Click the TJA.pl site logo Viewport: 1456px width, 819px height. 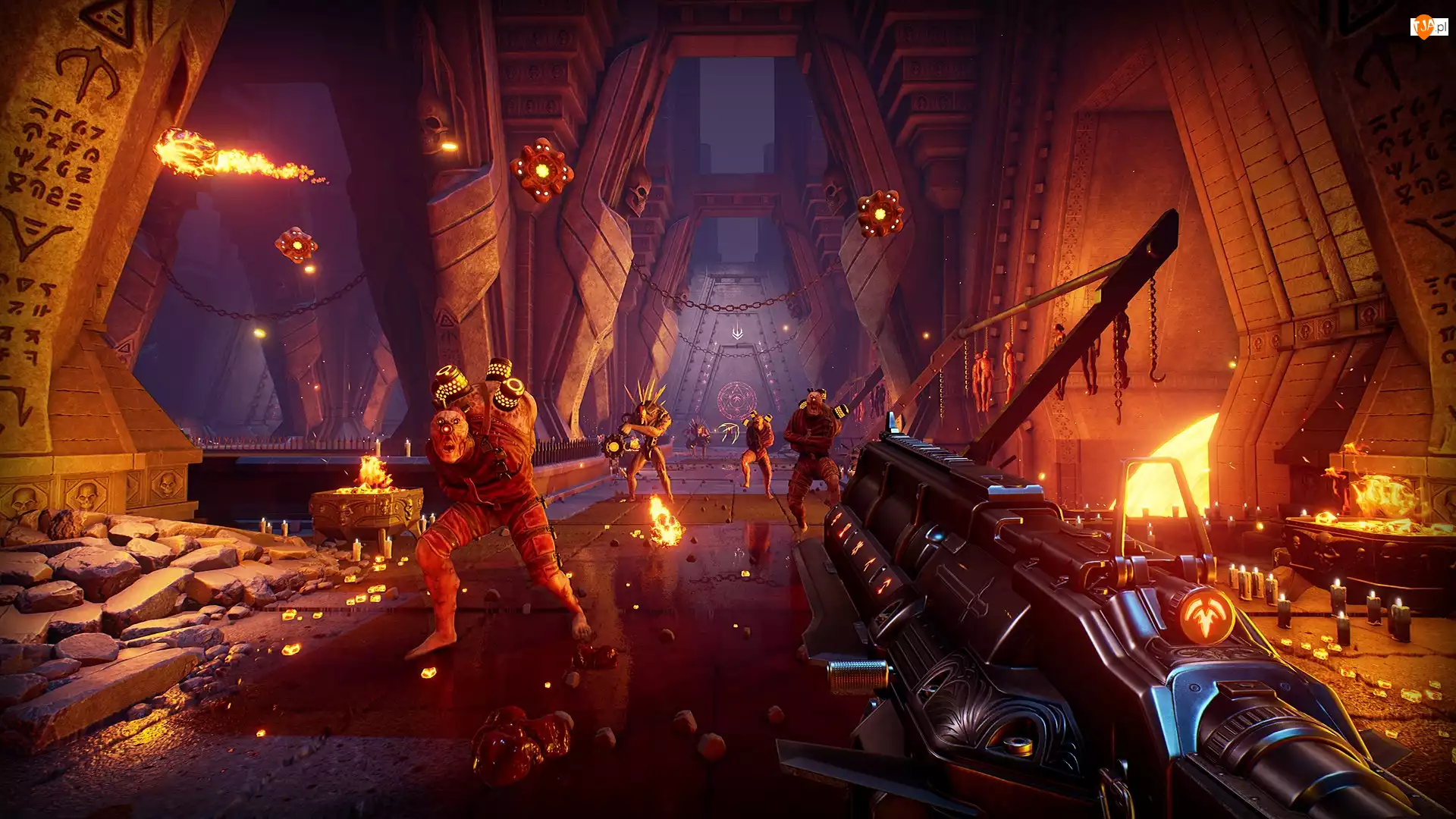1429,27
